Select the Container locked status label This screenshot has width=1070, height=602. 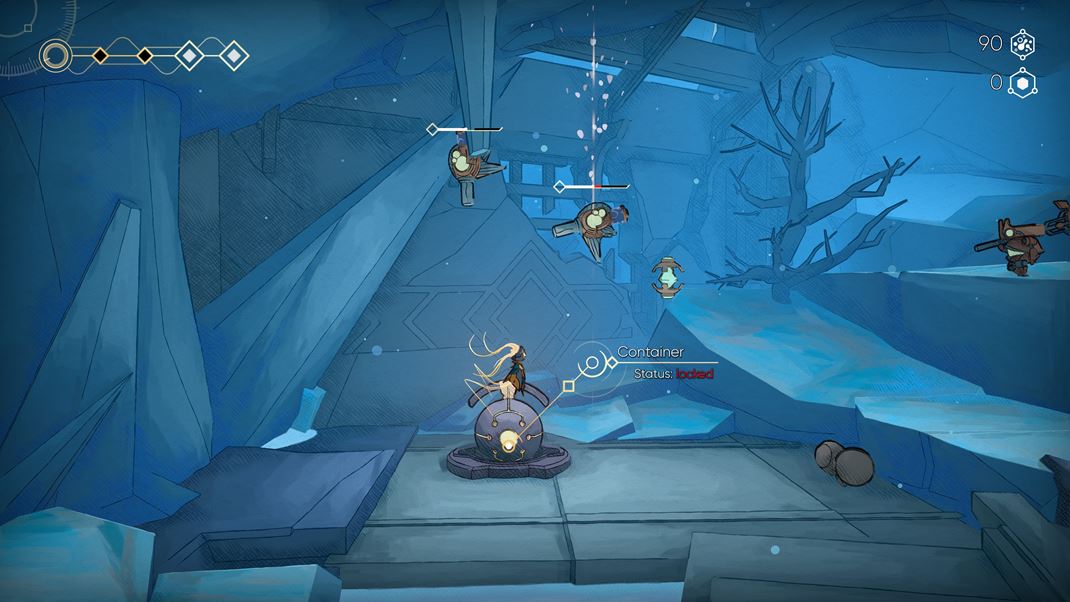coord(674,374)
